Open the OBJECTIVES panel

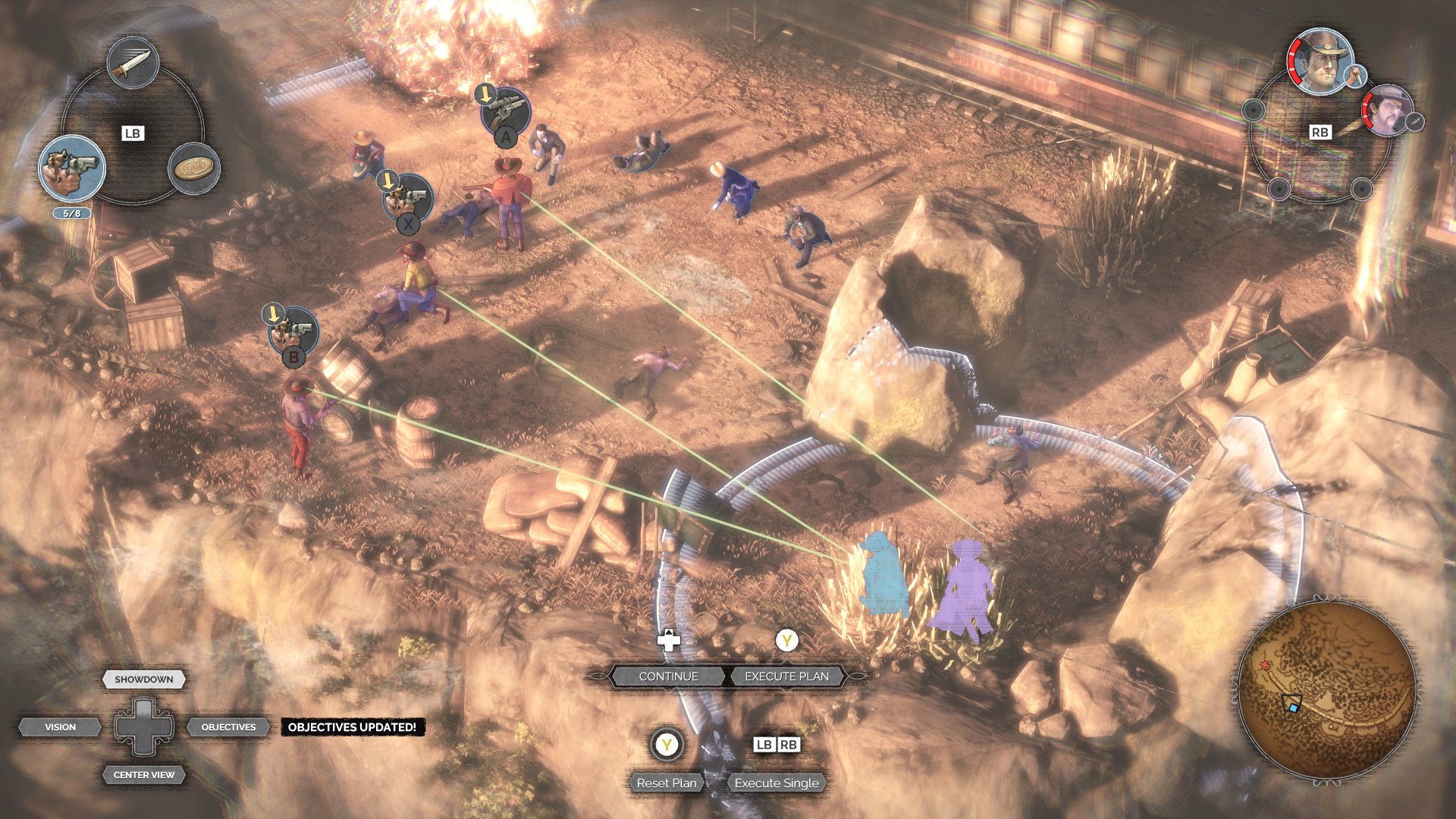pyautogui.click(x=228, y=727)
